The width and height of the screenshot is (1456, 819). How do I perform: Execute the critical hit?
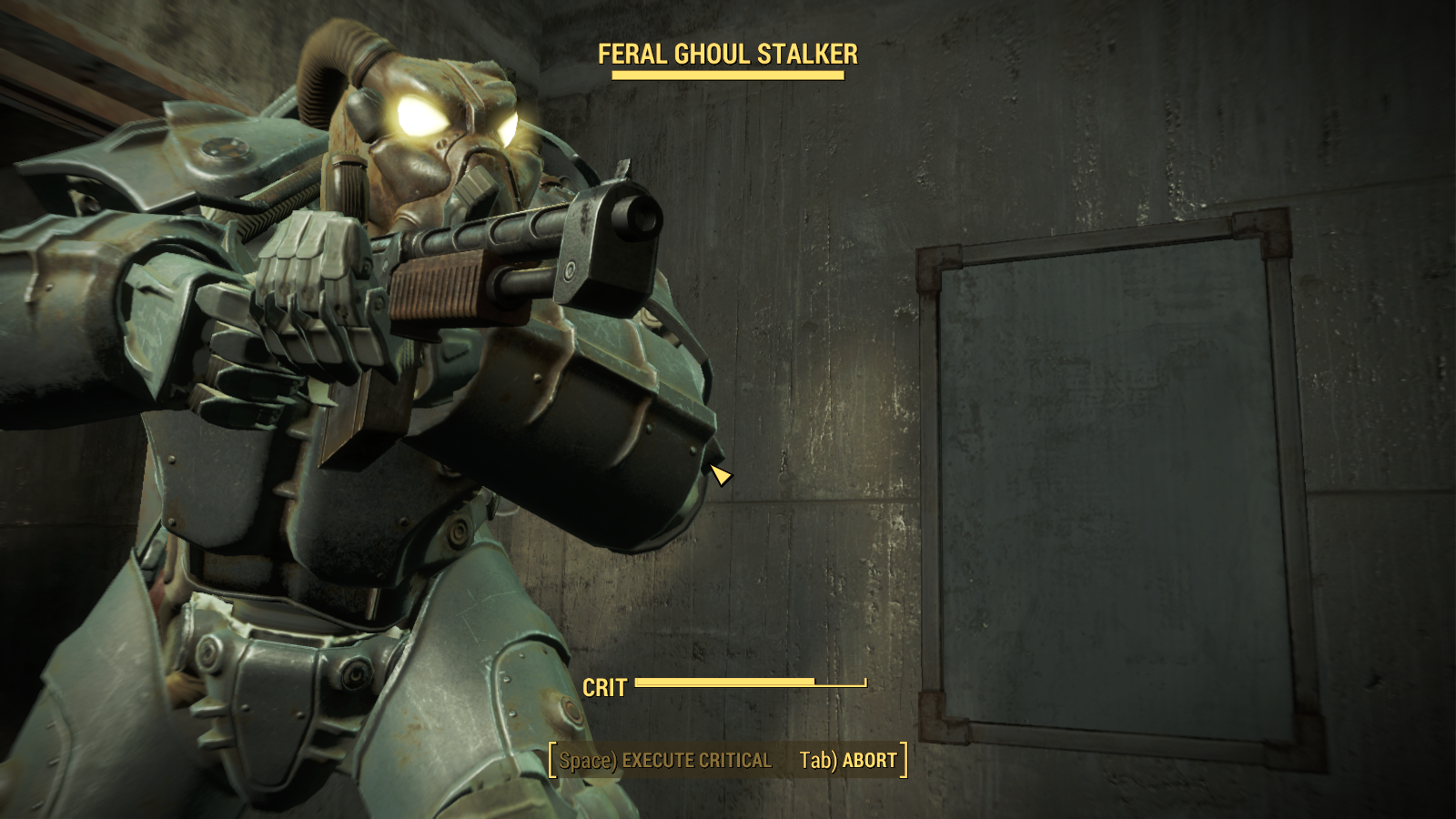[665, 761]
